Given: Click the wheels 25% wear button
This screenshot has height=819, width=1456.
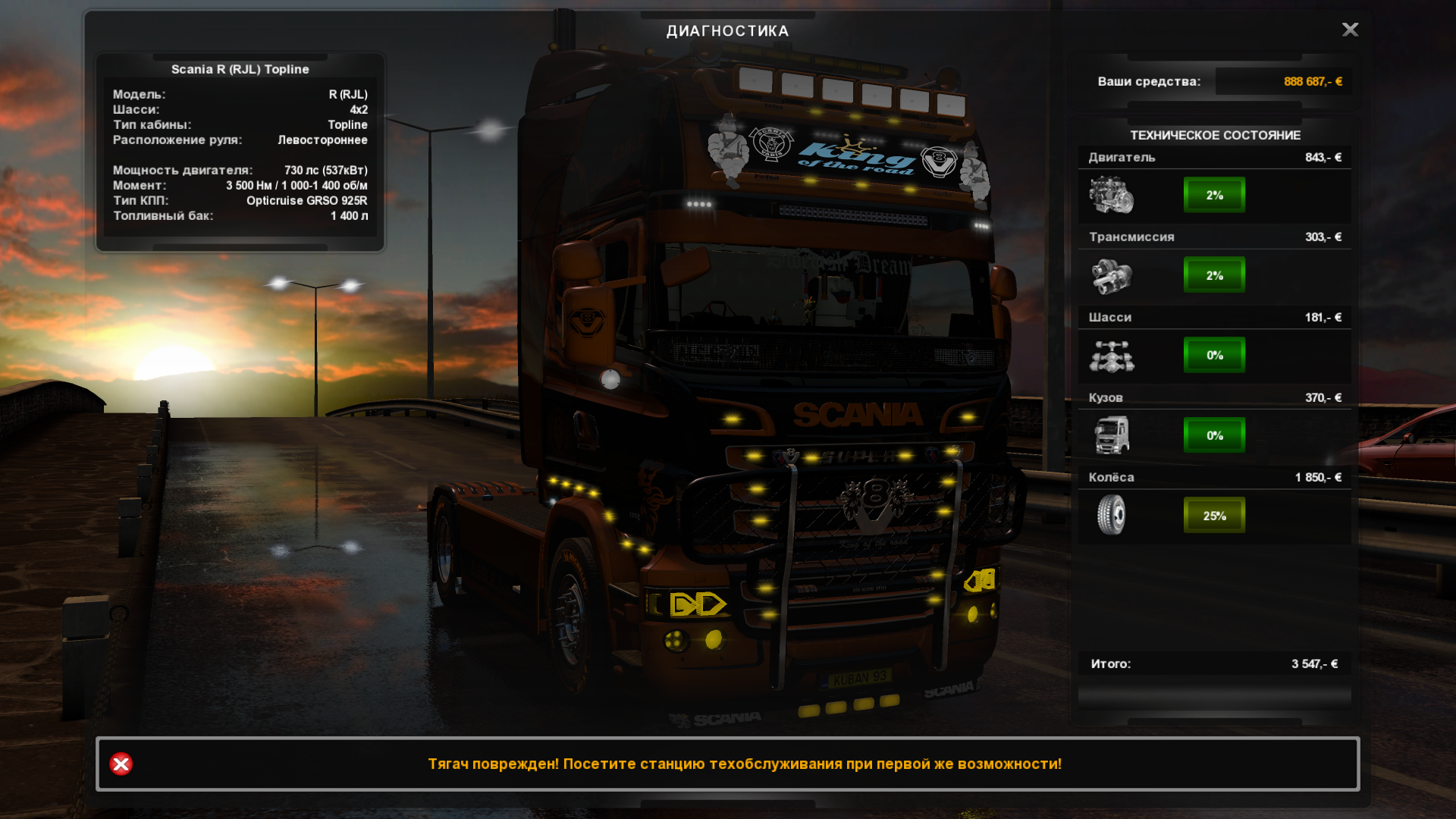Looking at the screenshot, I should [x=1214, y=516].
